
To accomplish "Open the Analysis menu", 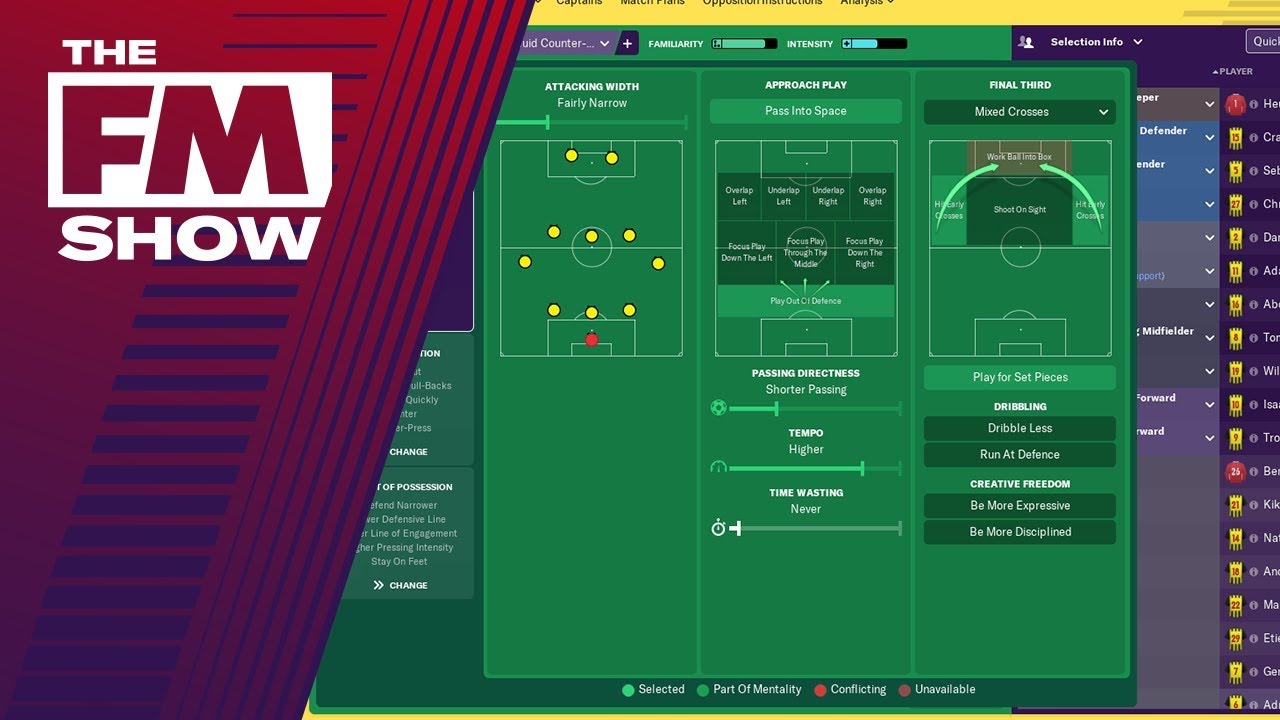I will pos(864,3).
